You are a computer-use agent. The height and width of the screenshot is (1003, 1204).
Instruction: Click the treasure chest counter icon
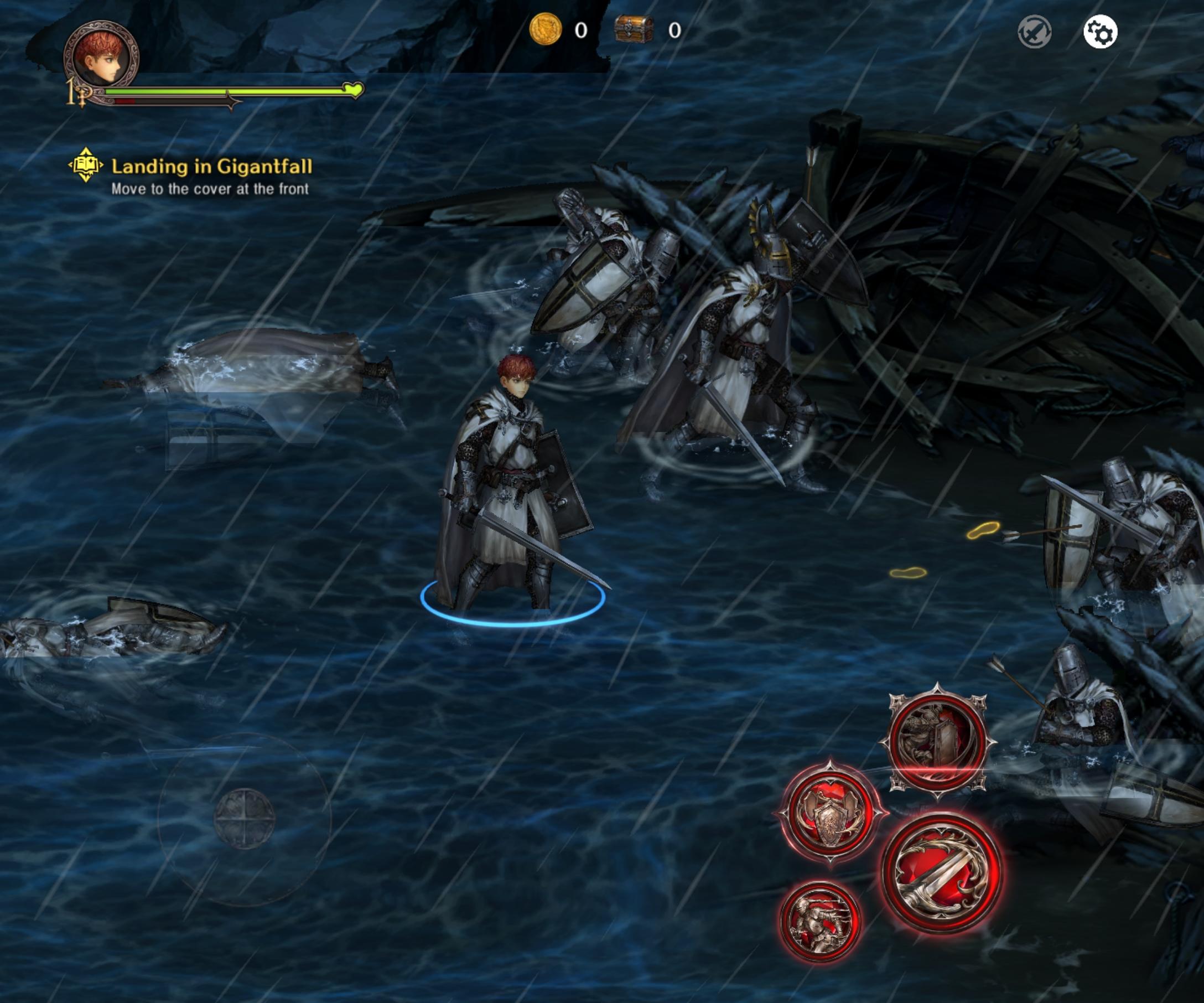point(634,29)
